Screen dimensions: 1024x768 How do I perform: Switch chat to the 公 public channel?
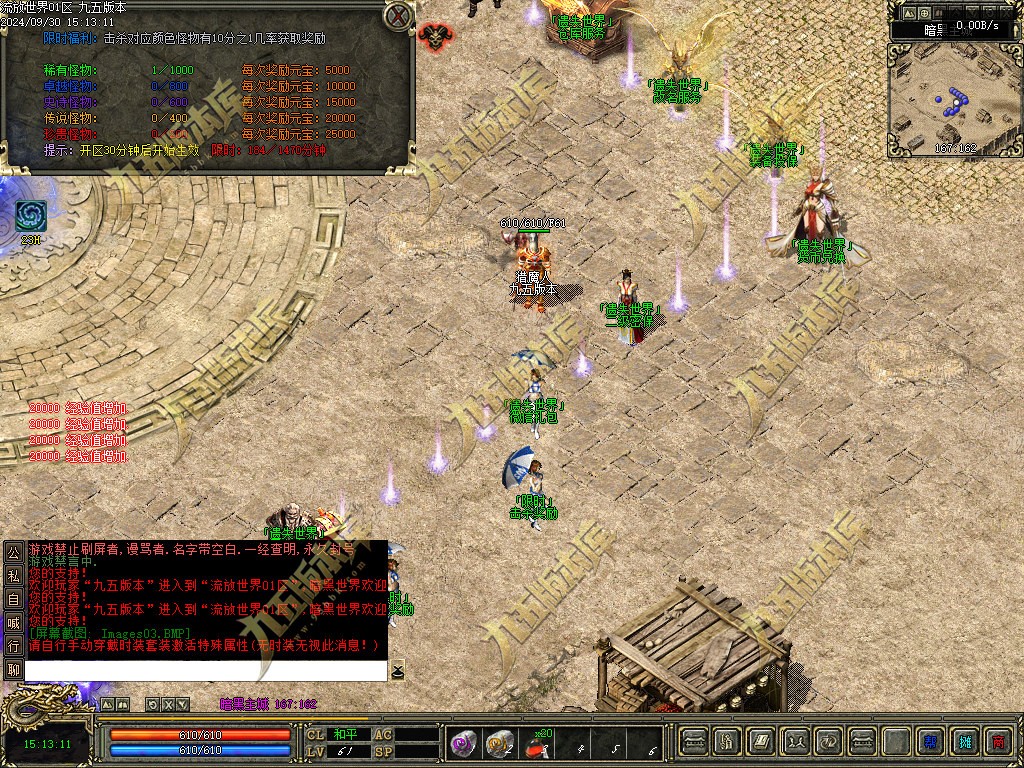tap(13, 552)
